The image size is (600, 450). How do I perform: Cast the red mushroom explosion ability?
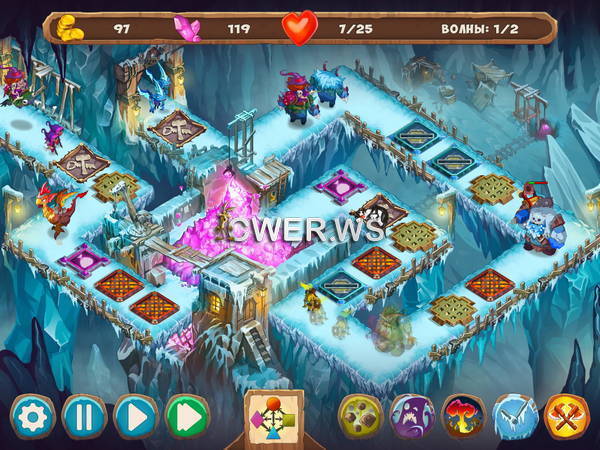point(464,416)
